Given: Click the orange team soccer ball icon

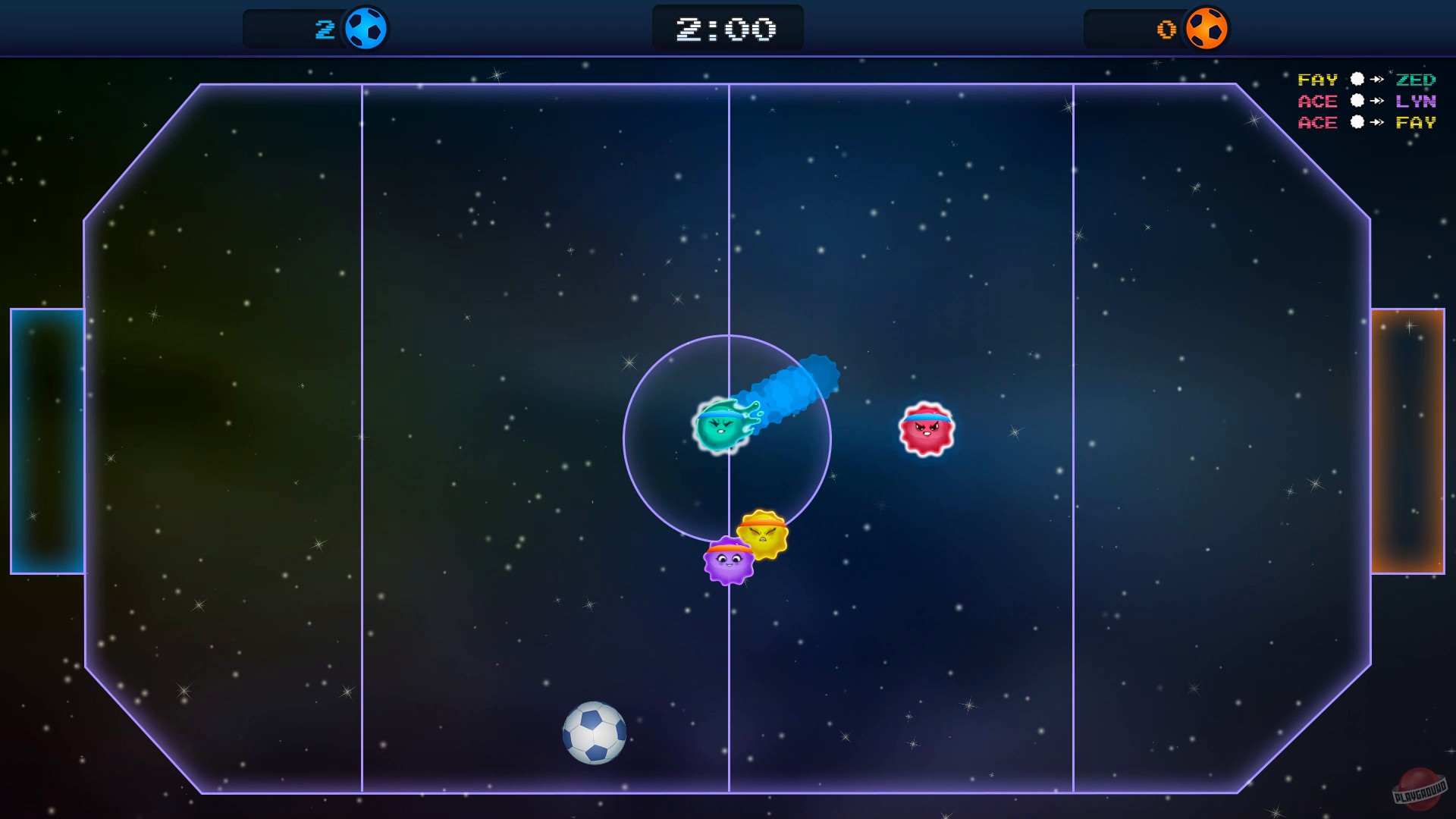Looking at the screenshot, I should coord(1207,29).
